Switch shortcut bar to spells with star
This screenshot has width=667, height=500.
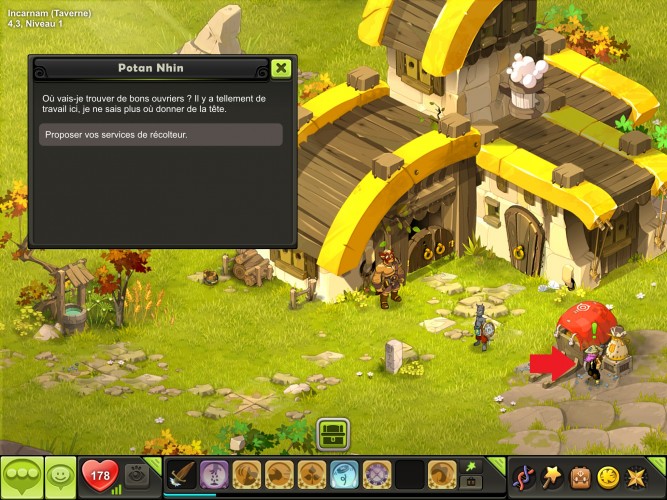(x=471, y=466)
